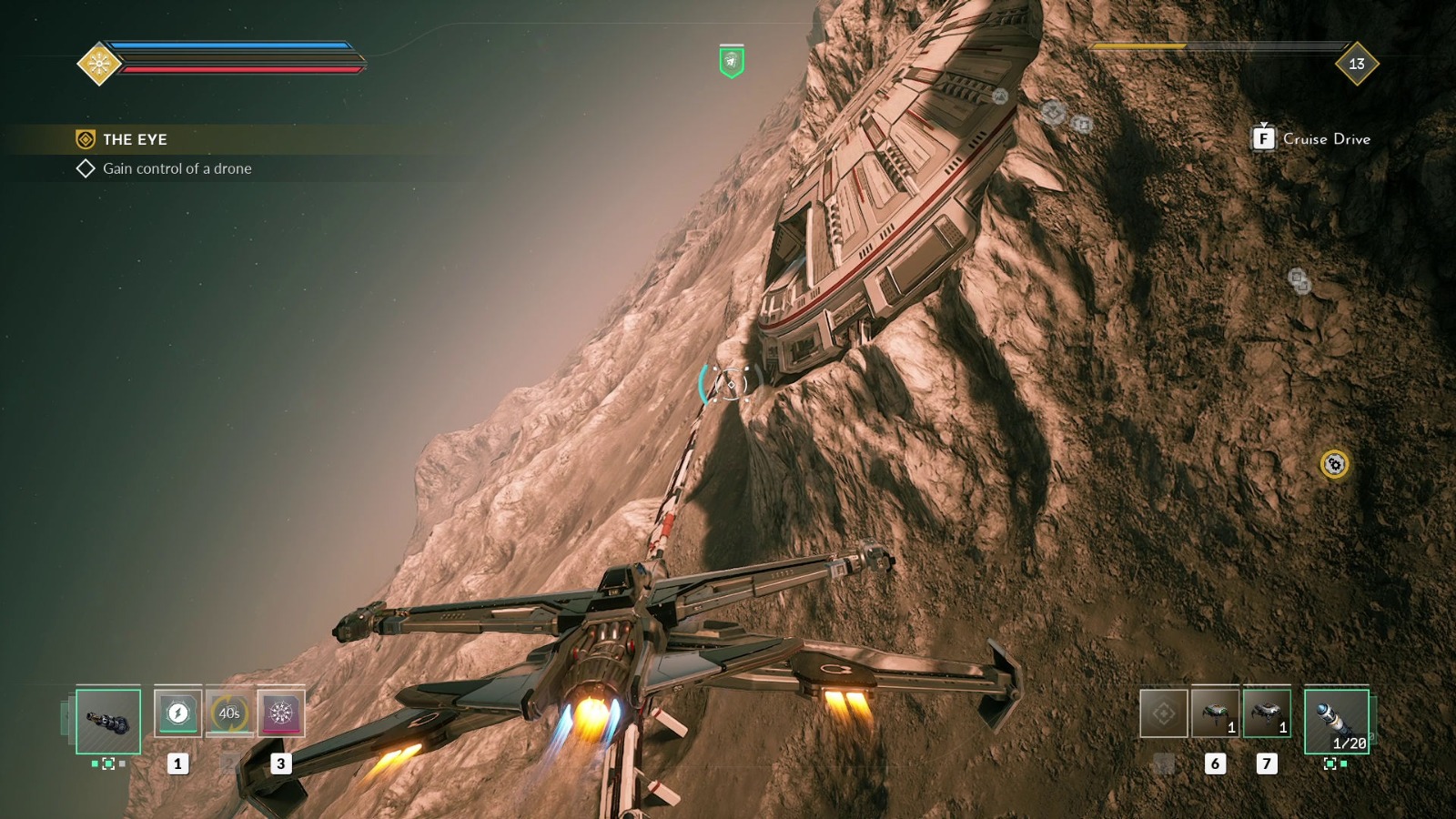Click the repair device slot near slot 6

pos(1165,714)
